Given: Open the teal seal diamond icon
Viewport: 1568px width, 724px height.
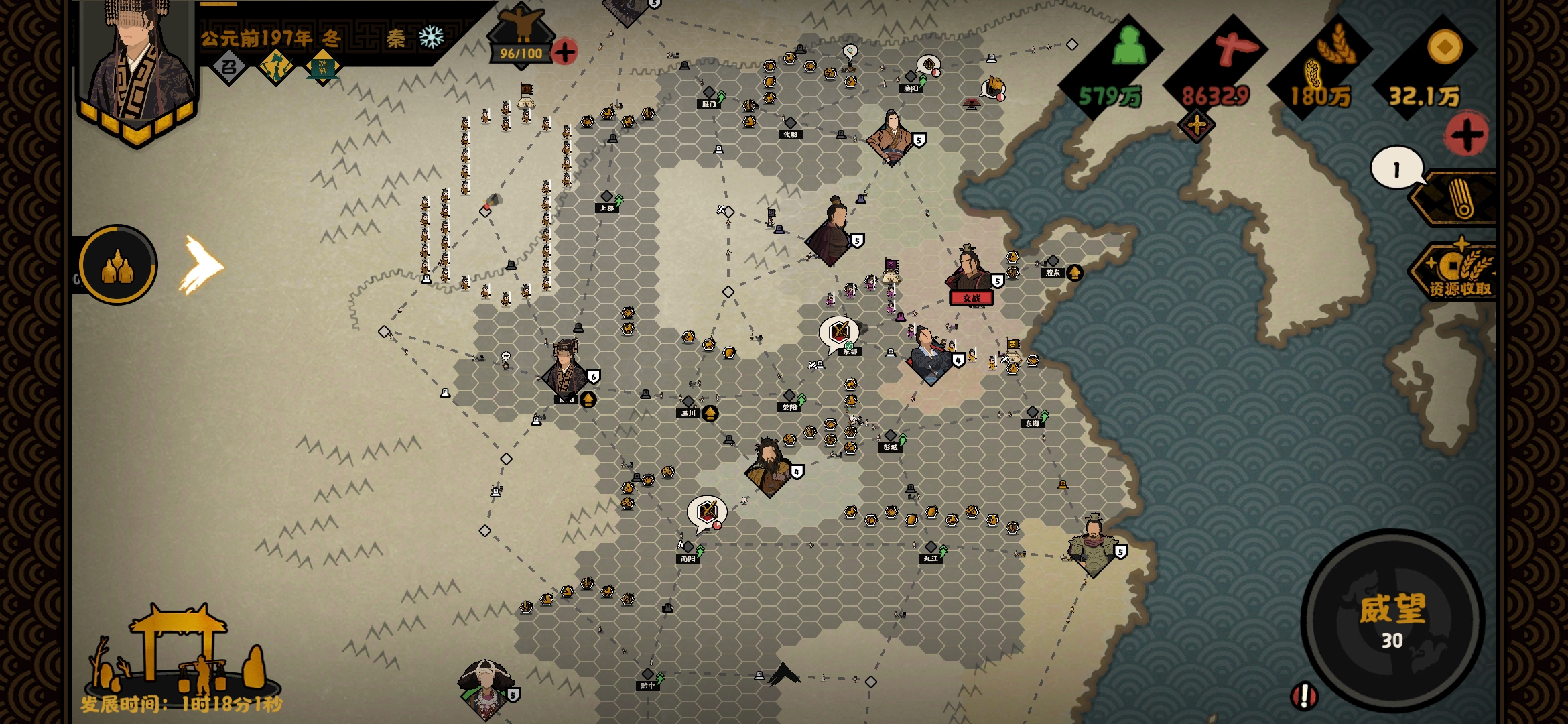Looking at the screenshot, I should point(322,67).
